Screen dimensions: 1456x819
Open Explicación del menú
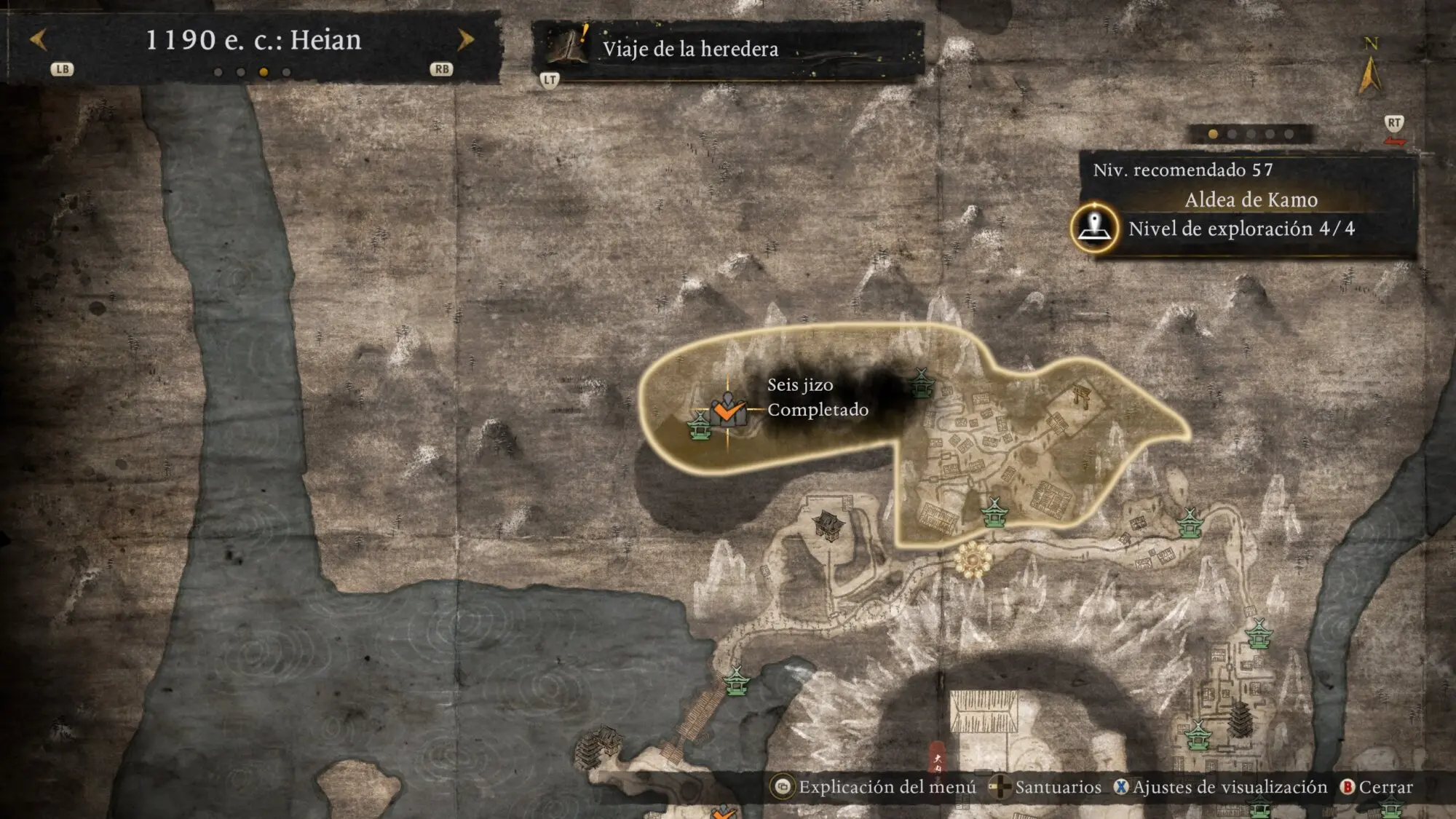coord(875,787)
